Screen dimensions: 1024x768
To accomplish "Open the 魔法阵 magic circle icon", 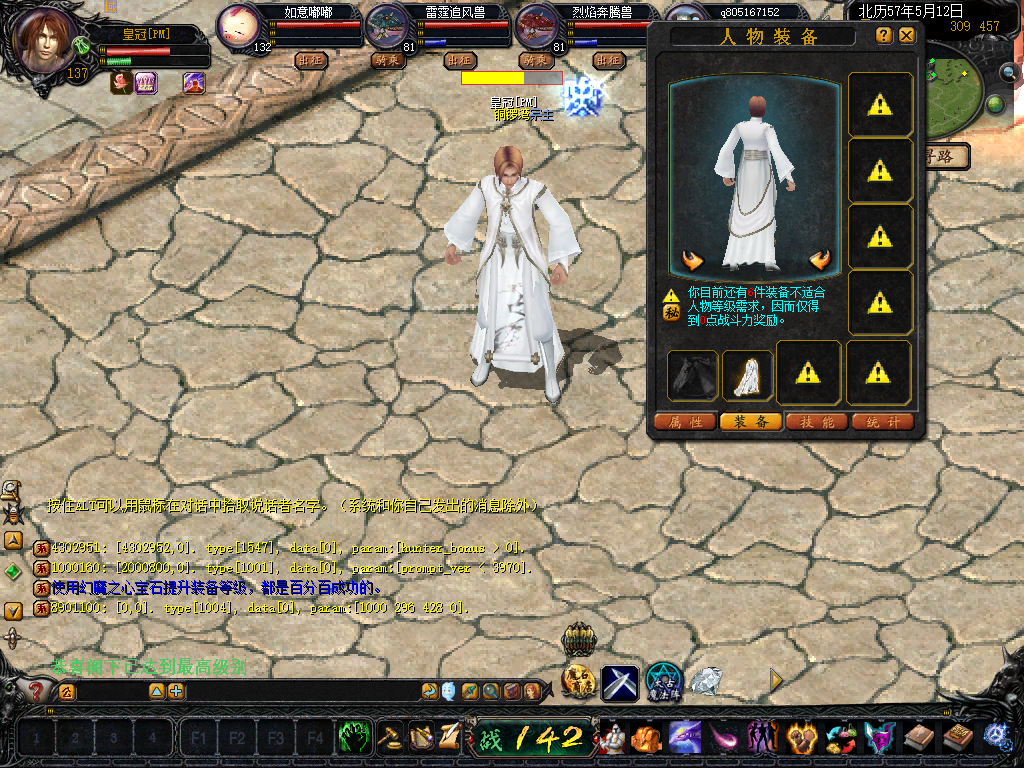I will (x=663, y=682).
